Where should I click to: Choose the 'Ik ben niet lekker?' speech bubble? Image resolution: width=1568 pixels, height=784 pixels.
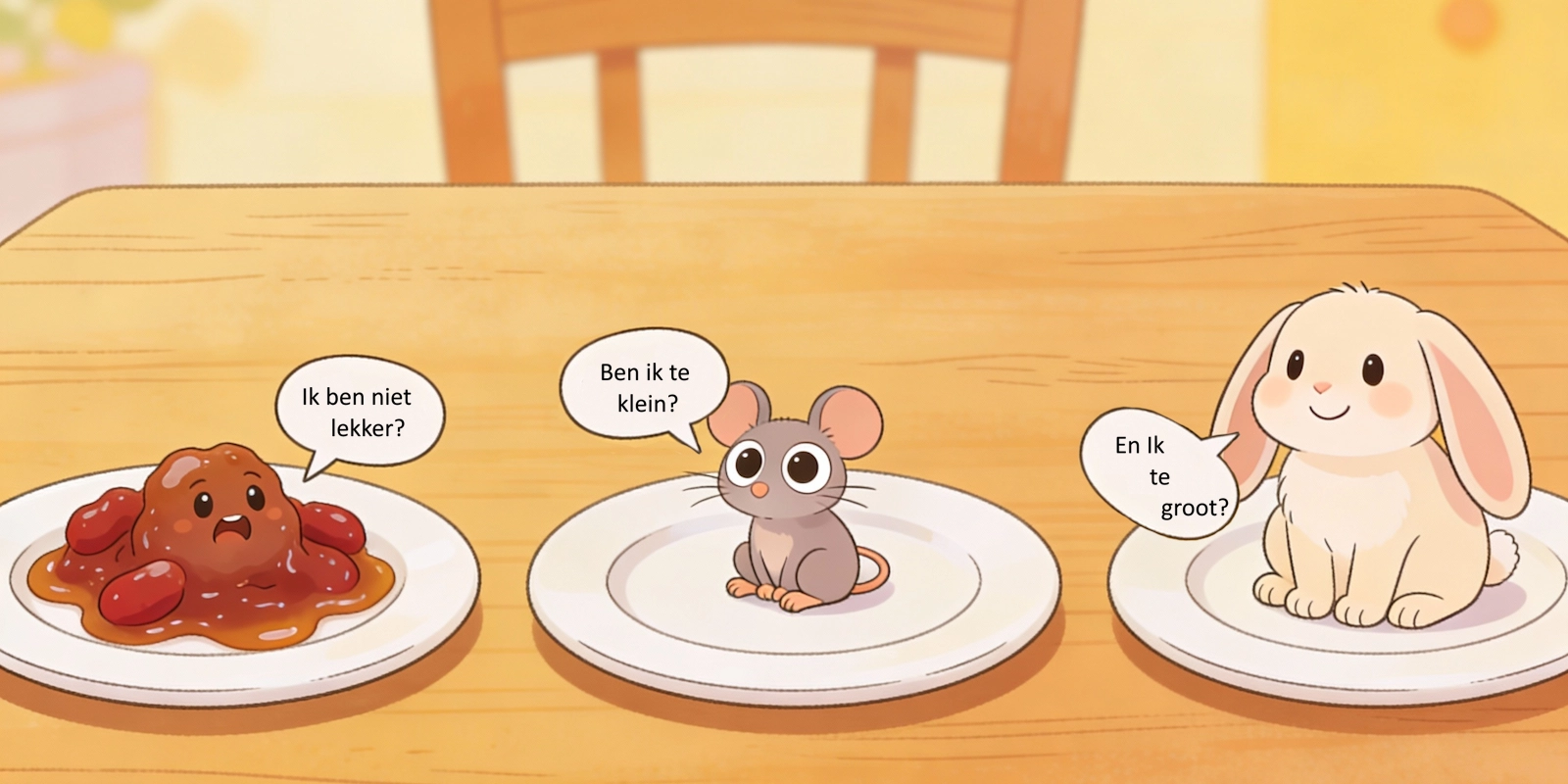point(358,412)
